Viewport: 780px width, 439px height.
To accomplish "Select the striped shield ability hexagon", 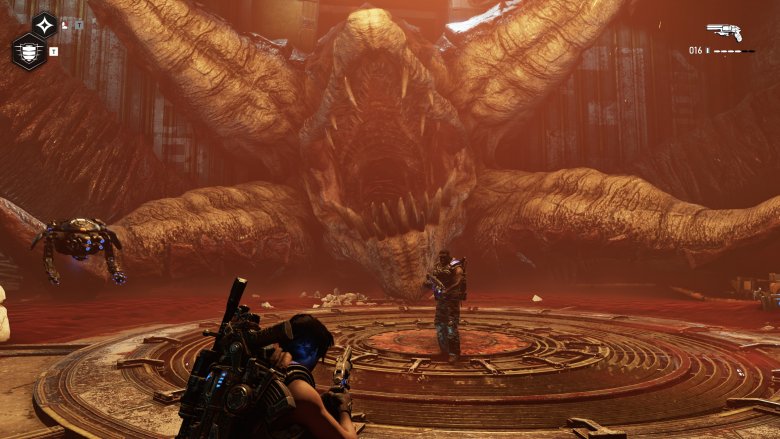I will [28, 51].
